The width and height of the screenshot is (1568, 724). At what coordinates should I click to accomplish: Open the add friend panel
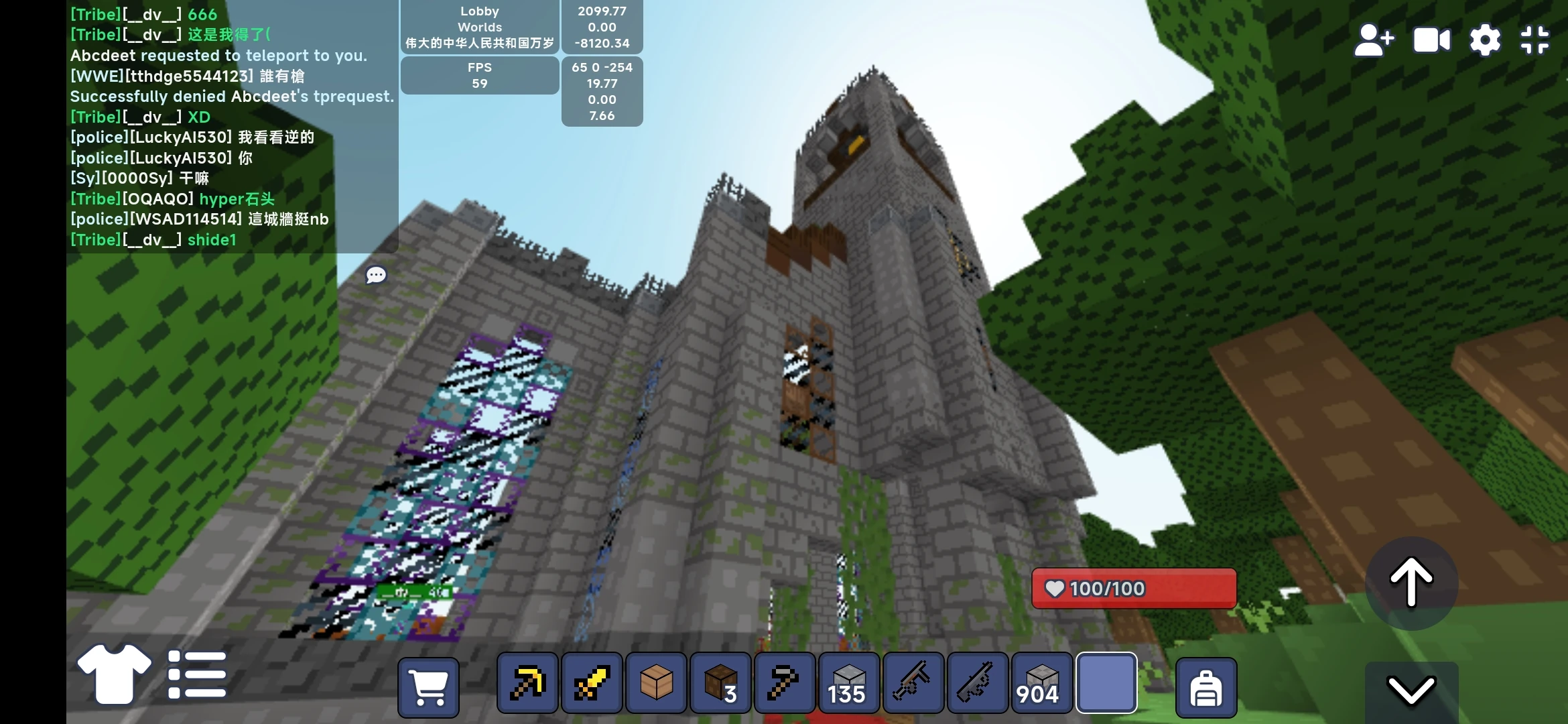point(1373,40)
